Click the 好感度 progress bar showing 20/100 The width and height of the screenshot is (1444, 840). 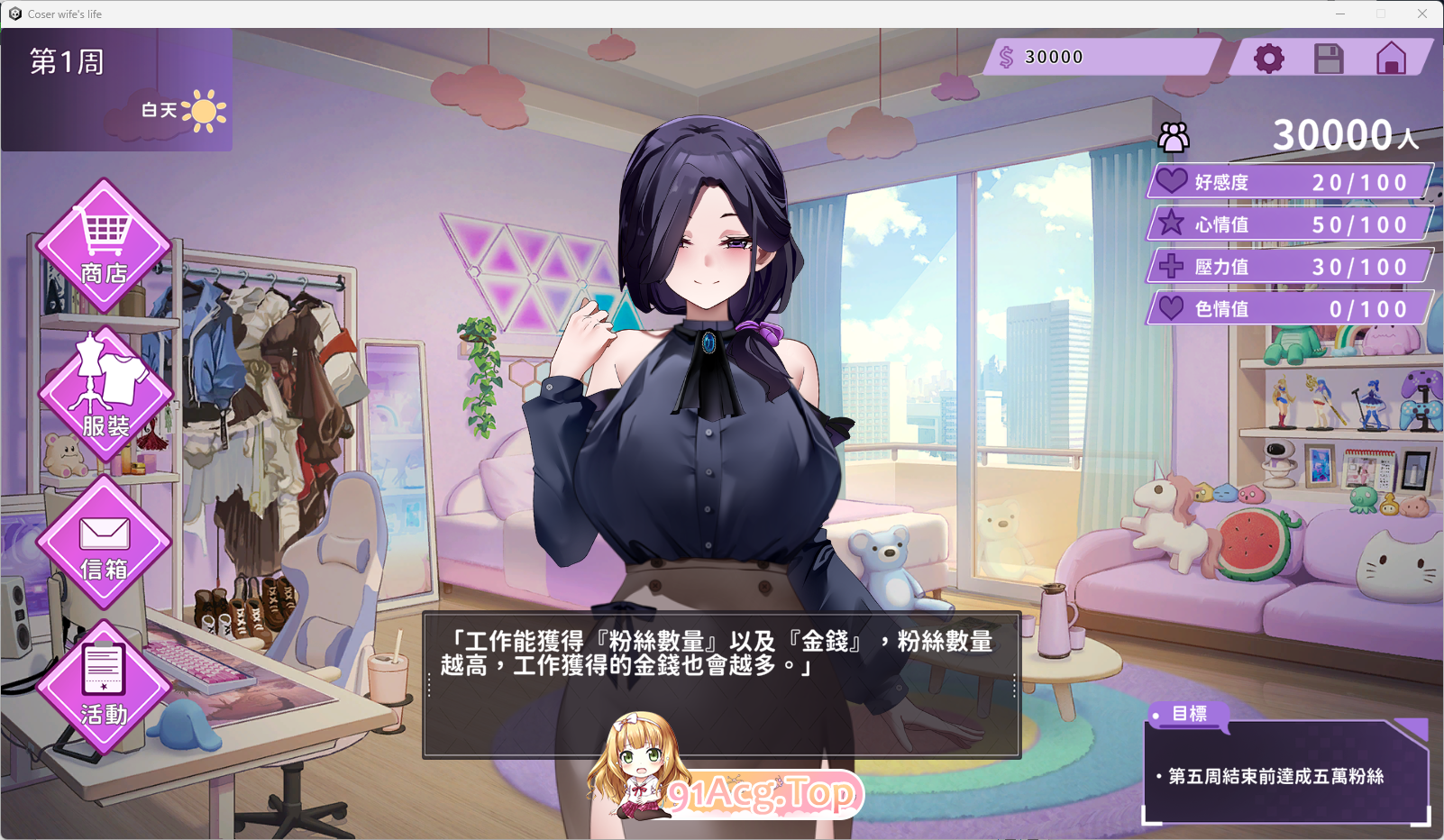(x=1289, y=181)
